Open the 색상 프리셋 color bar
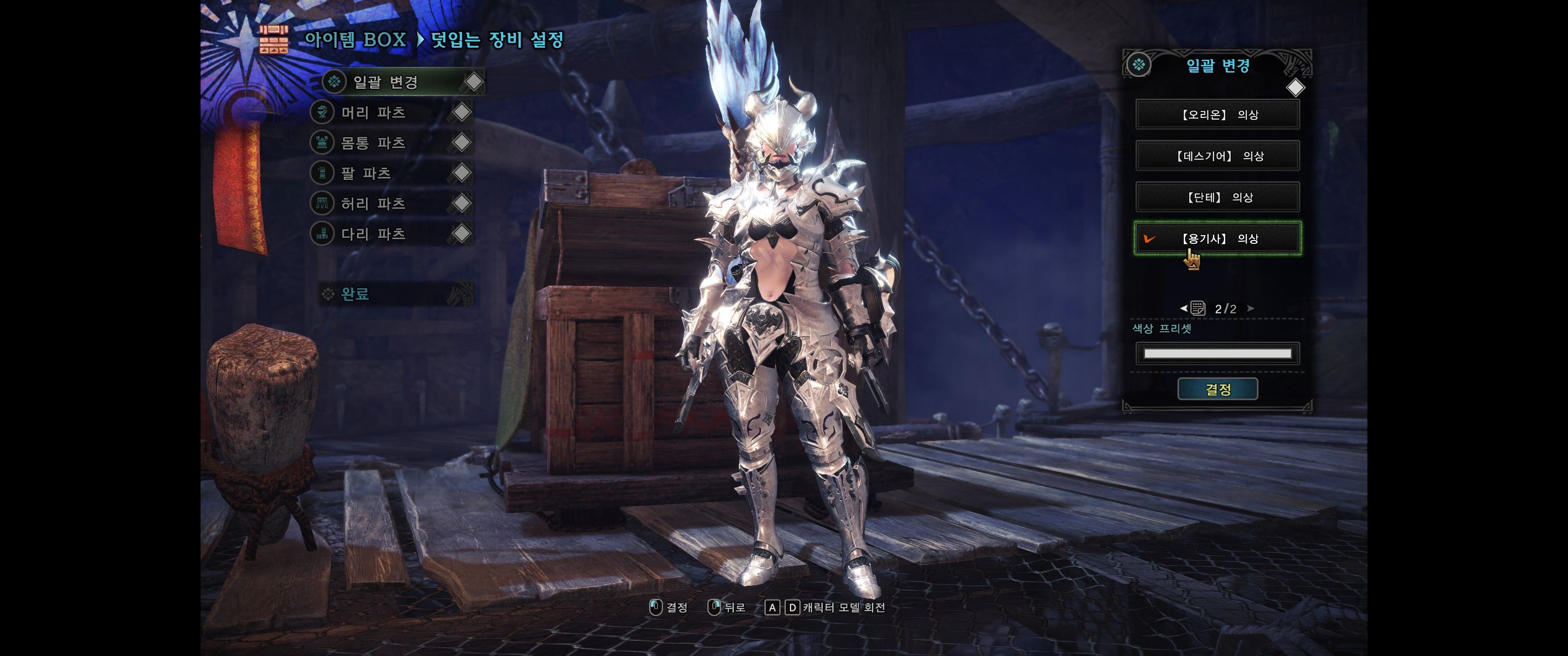 1217,354
